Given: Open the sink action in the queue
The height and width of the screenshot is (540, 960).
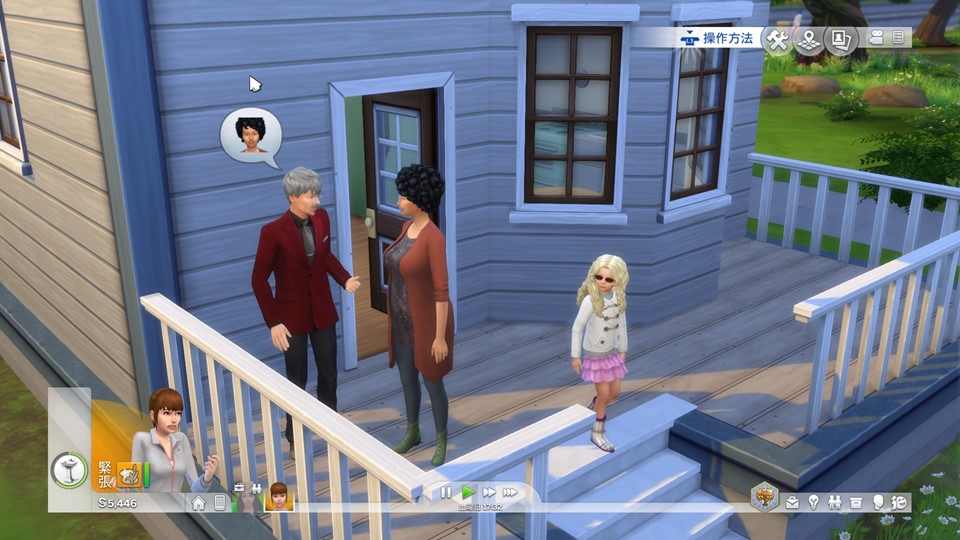Looking at the screenshot, I should click(x=69, y=471).
